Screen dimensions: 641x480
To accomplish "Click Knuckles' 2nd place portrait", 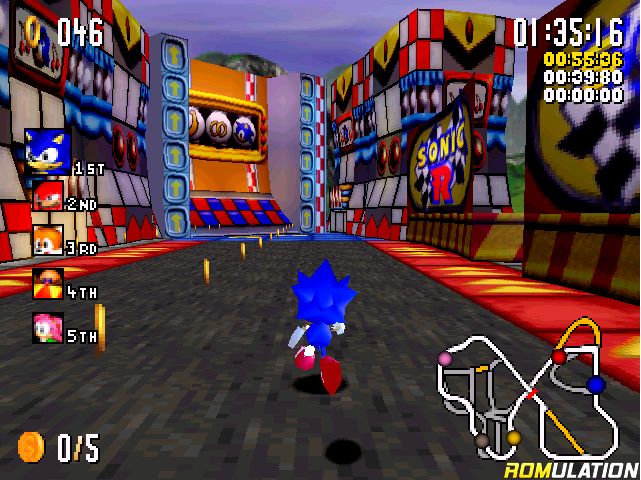I will [48, 196].
